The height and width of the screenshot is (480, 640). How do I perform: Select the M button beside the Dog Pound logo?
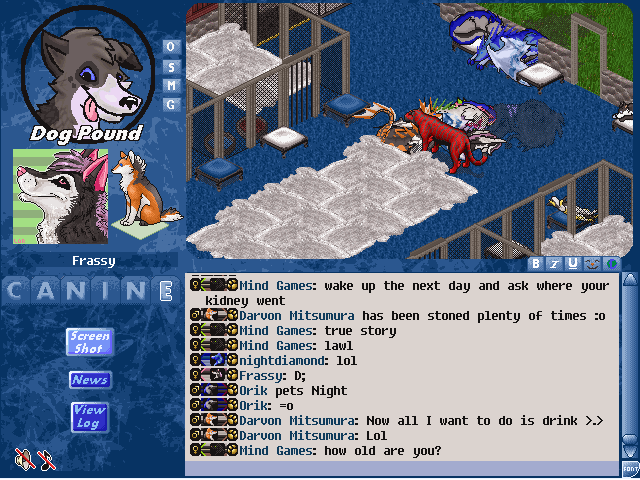pos(170,85)
